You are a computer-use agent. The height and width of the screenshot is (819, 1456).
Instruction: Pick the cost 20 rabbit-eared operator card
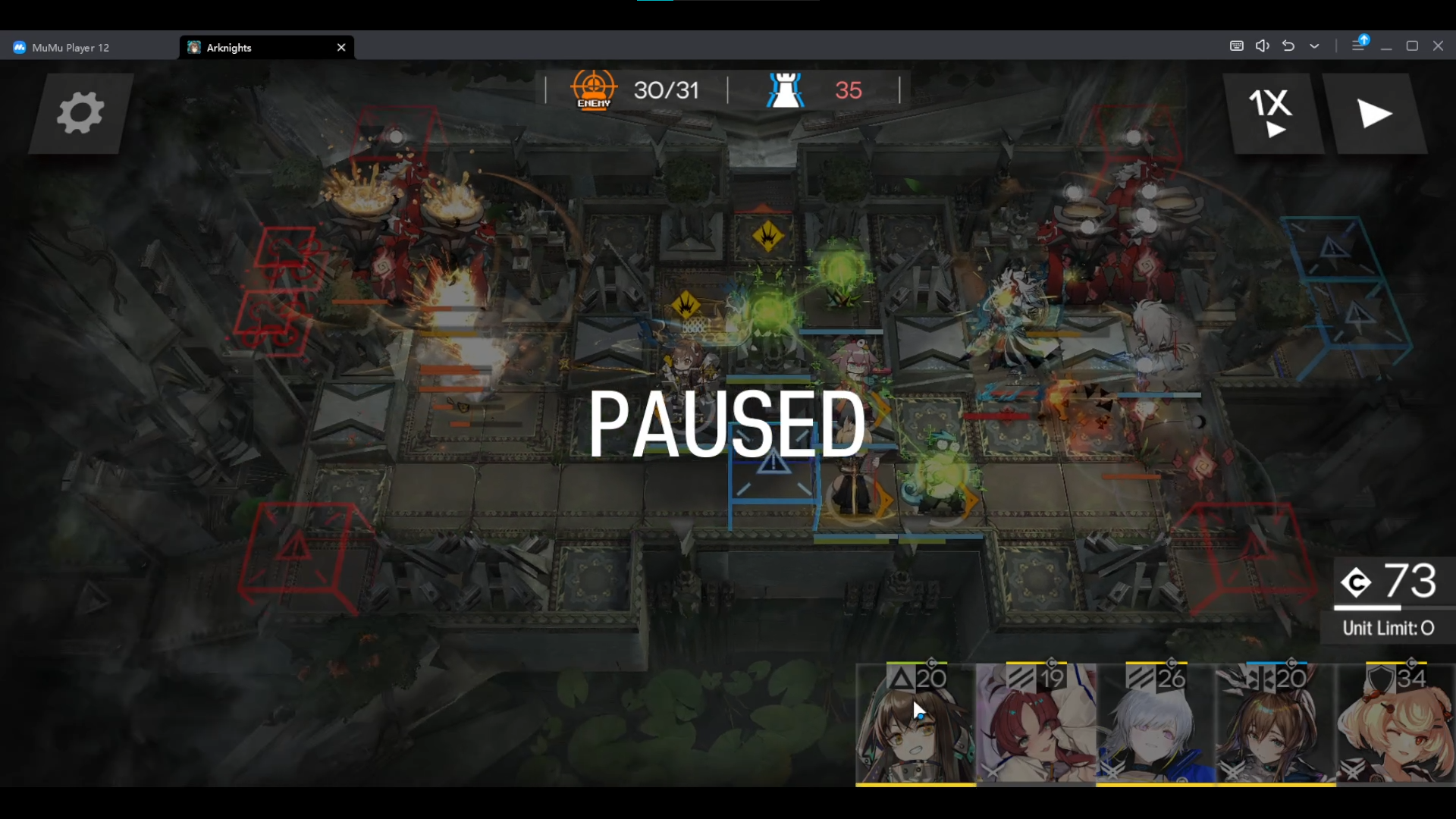coord(1276,724)
